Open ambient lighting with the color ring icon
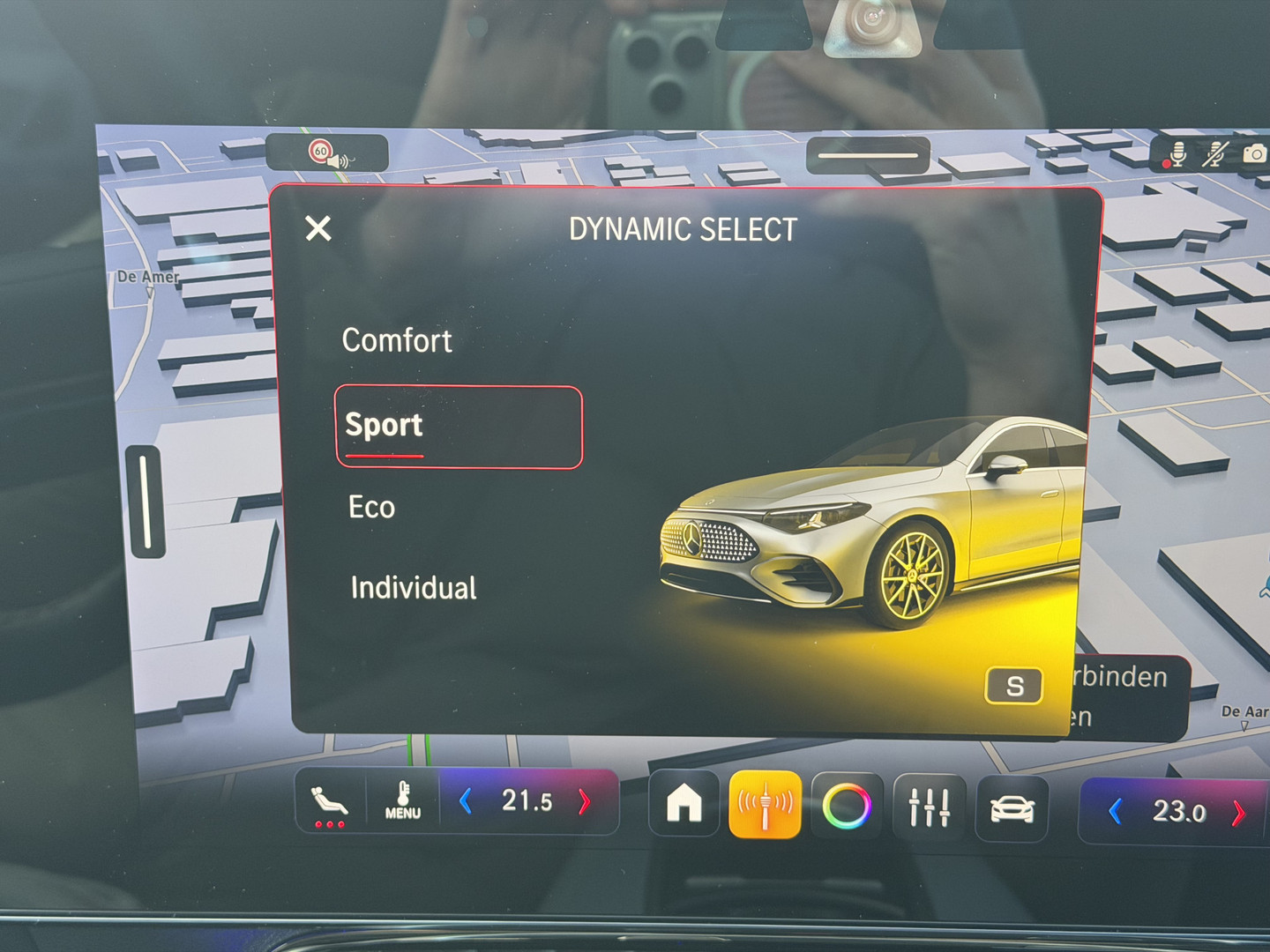 coord(848,802)
